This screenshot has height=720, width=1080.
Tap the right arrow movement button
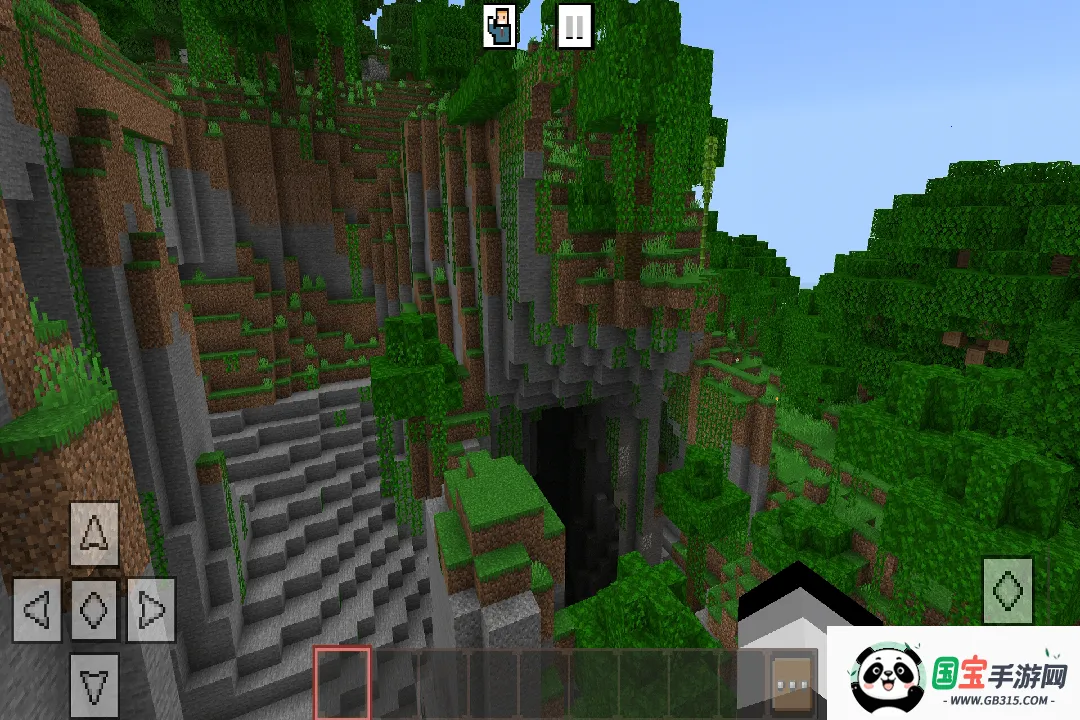click(151, 609)
